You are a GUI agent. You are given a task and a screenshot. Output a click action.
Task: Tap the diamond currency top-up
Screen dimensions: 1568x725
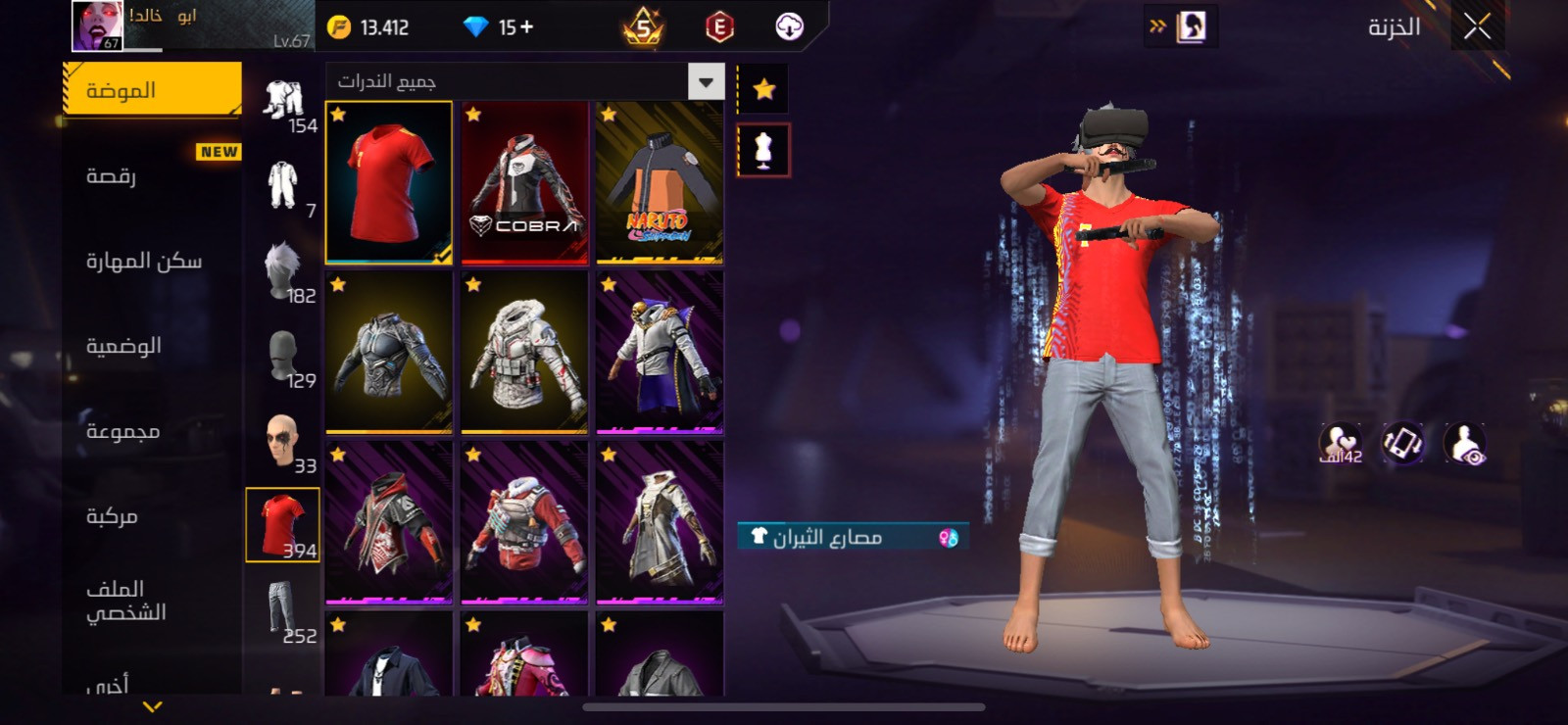(499, 27)
